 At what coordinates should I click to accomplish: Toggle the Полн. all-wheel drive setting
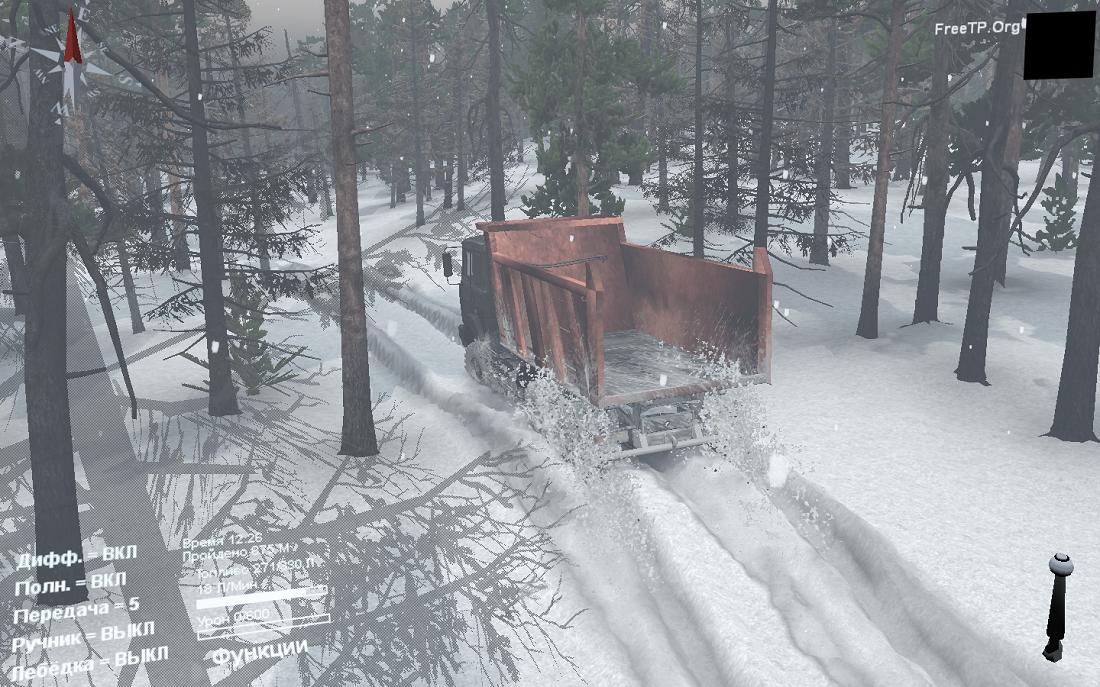pos(70,582)
